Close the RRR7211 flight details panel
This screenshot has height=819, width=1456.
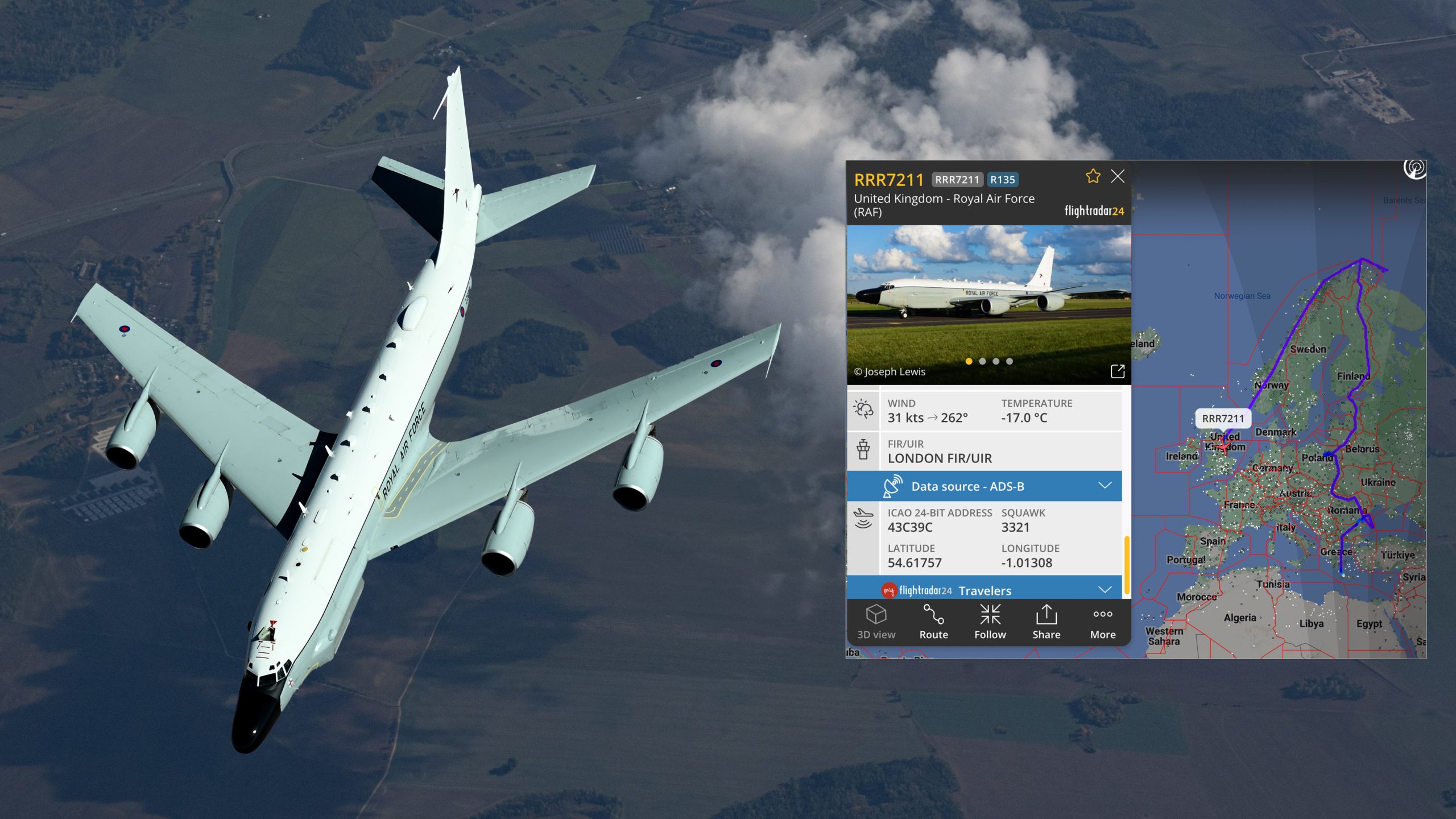[x=1117, y=177]
